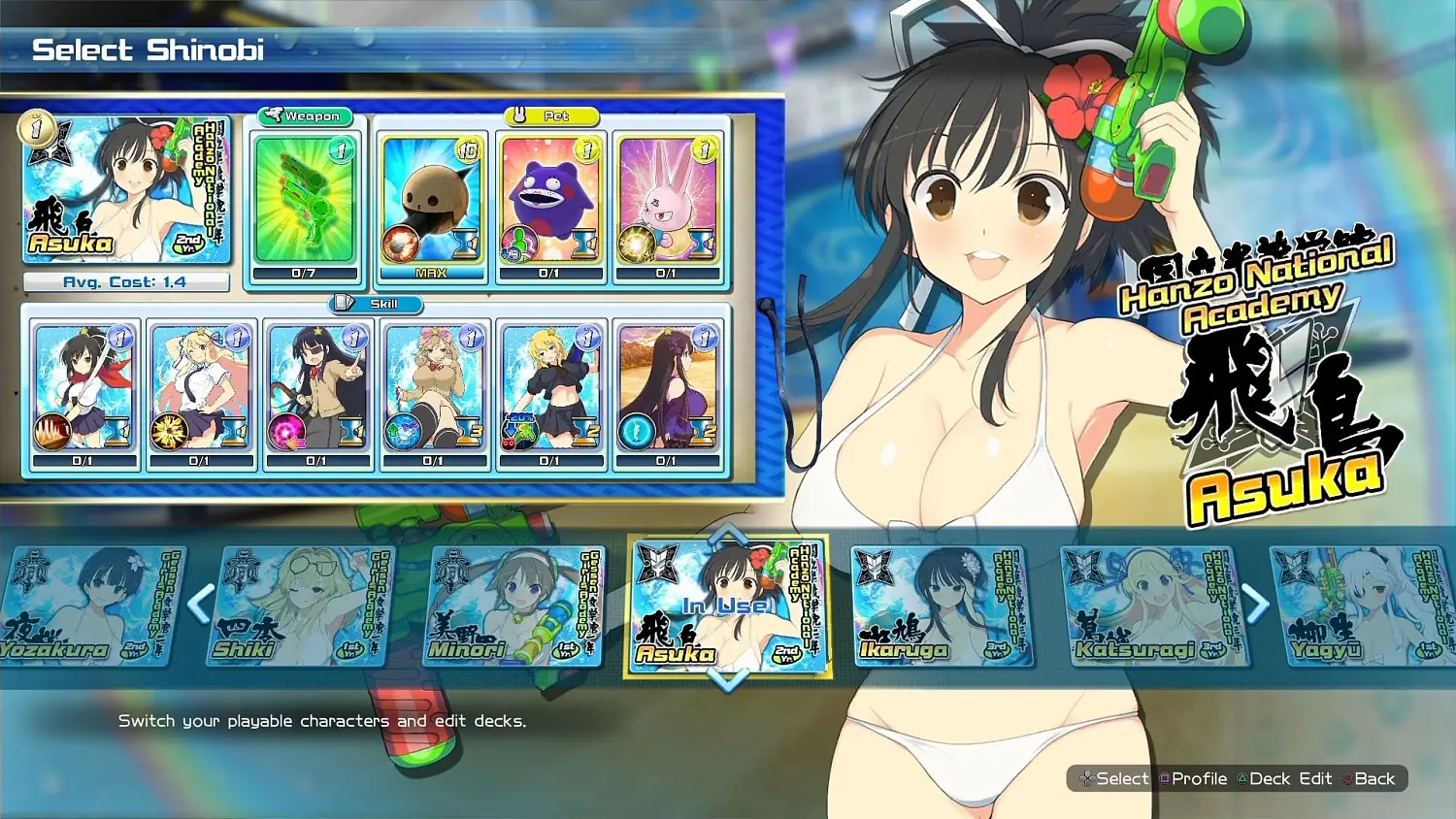Viewport: 1456px width, 819px height.
Task: Click the right carousel arrow
Action: tap(1257, 602)
